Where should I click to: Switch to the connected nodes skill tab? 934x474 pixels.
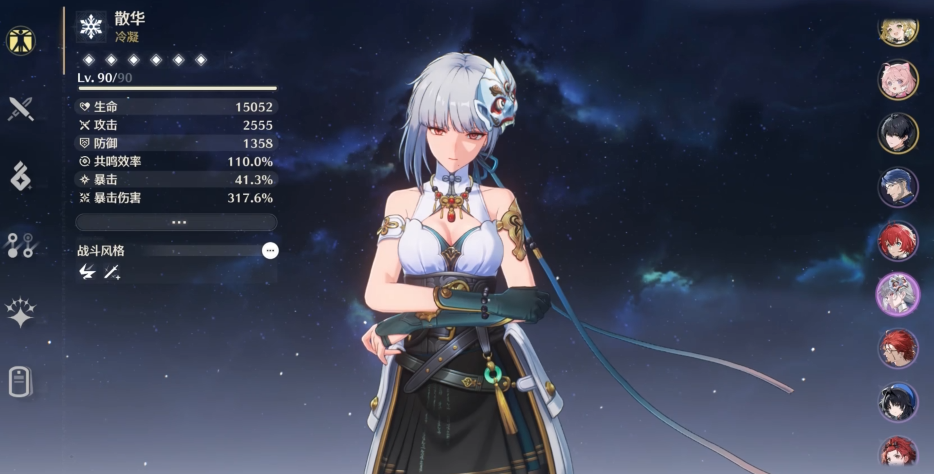point(20,245)
